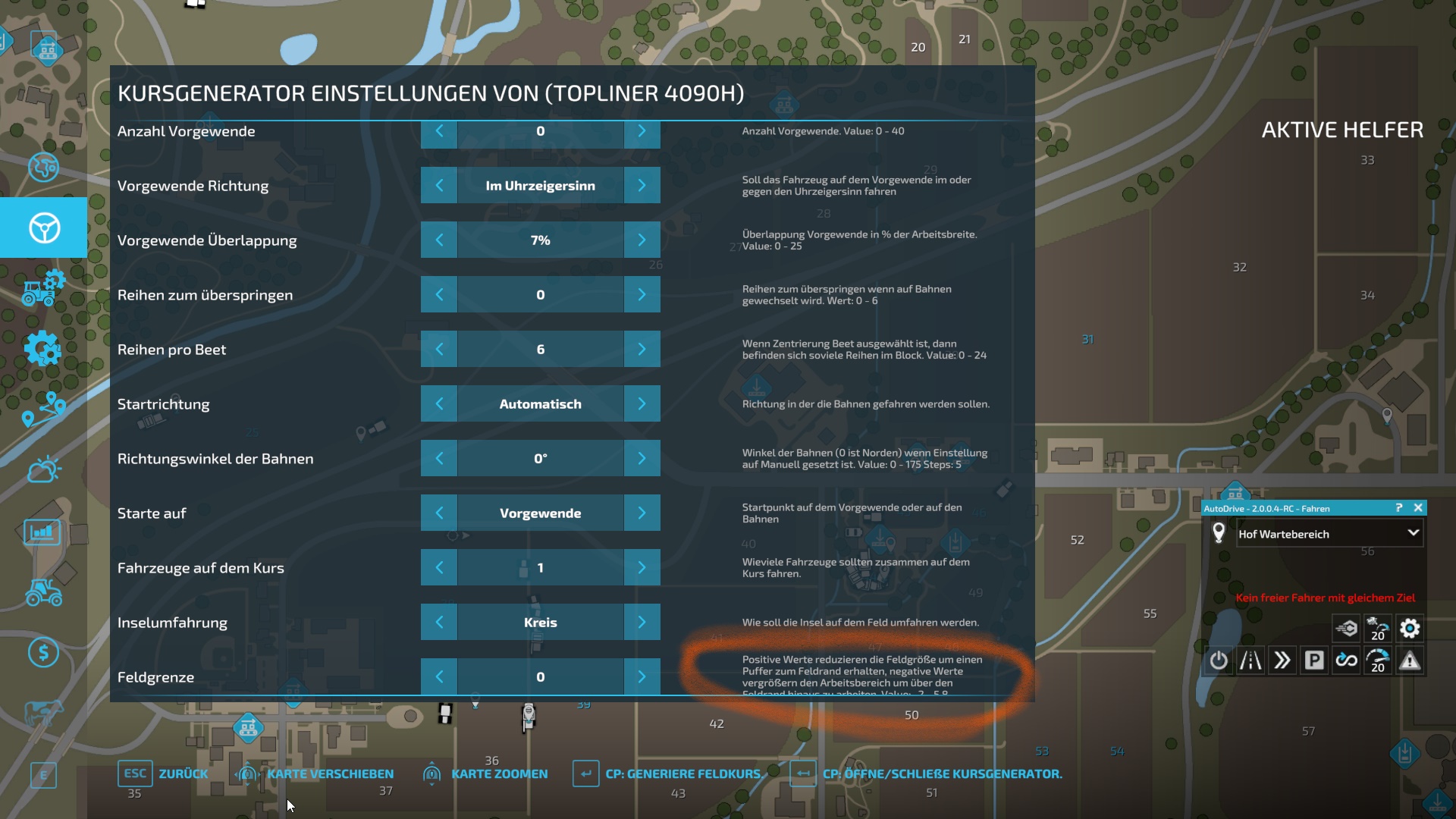This screenshot has width=1456, height=819.
Task: Click the hexagon unload icon in AutoDrive
Action: [1345, 628]
